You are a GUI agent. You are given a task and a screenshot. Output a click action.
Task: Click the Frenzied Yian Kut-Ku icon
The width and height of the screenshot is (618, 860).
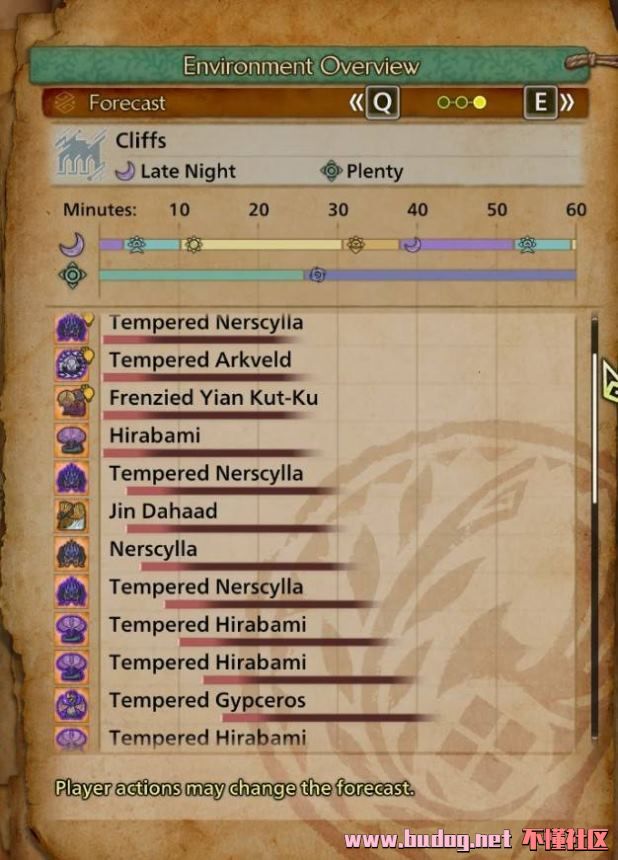point(71,400)
